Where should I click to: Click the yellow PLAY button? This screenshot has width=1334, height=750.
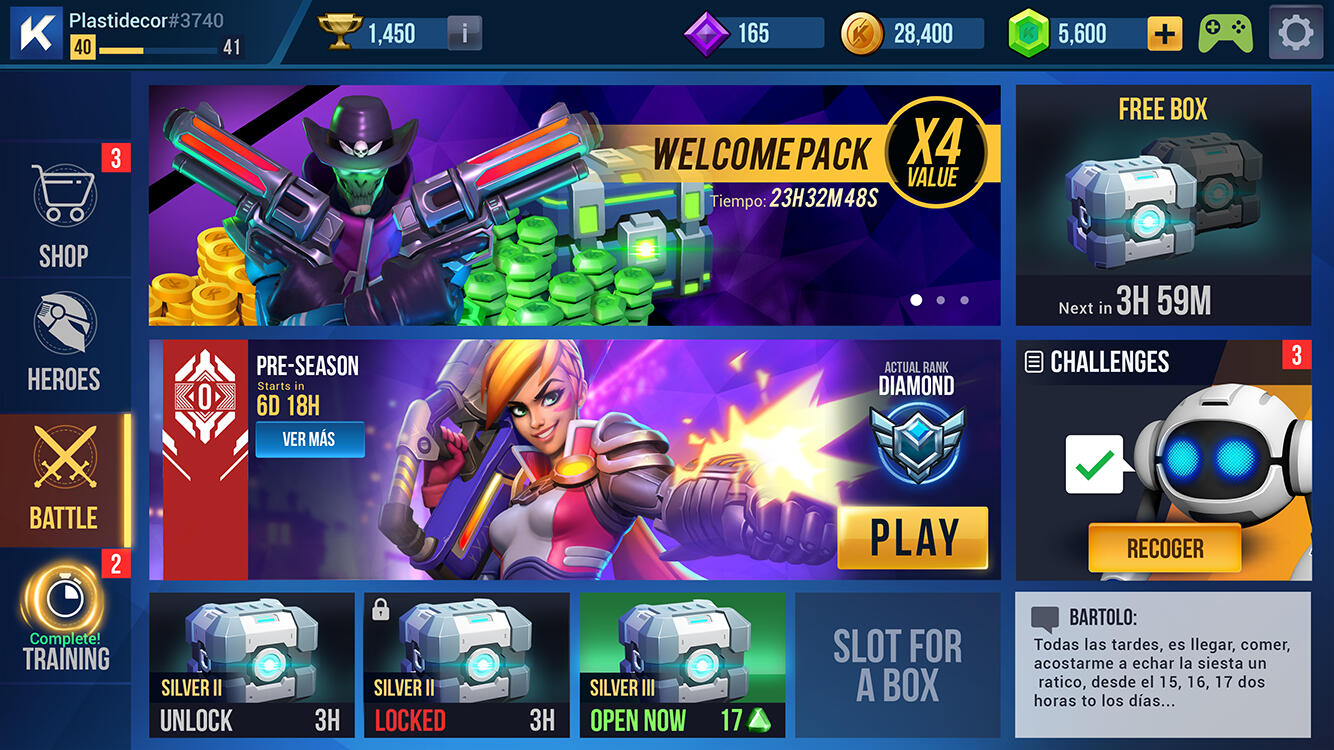912,538
